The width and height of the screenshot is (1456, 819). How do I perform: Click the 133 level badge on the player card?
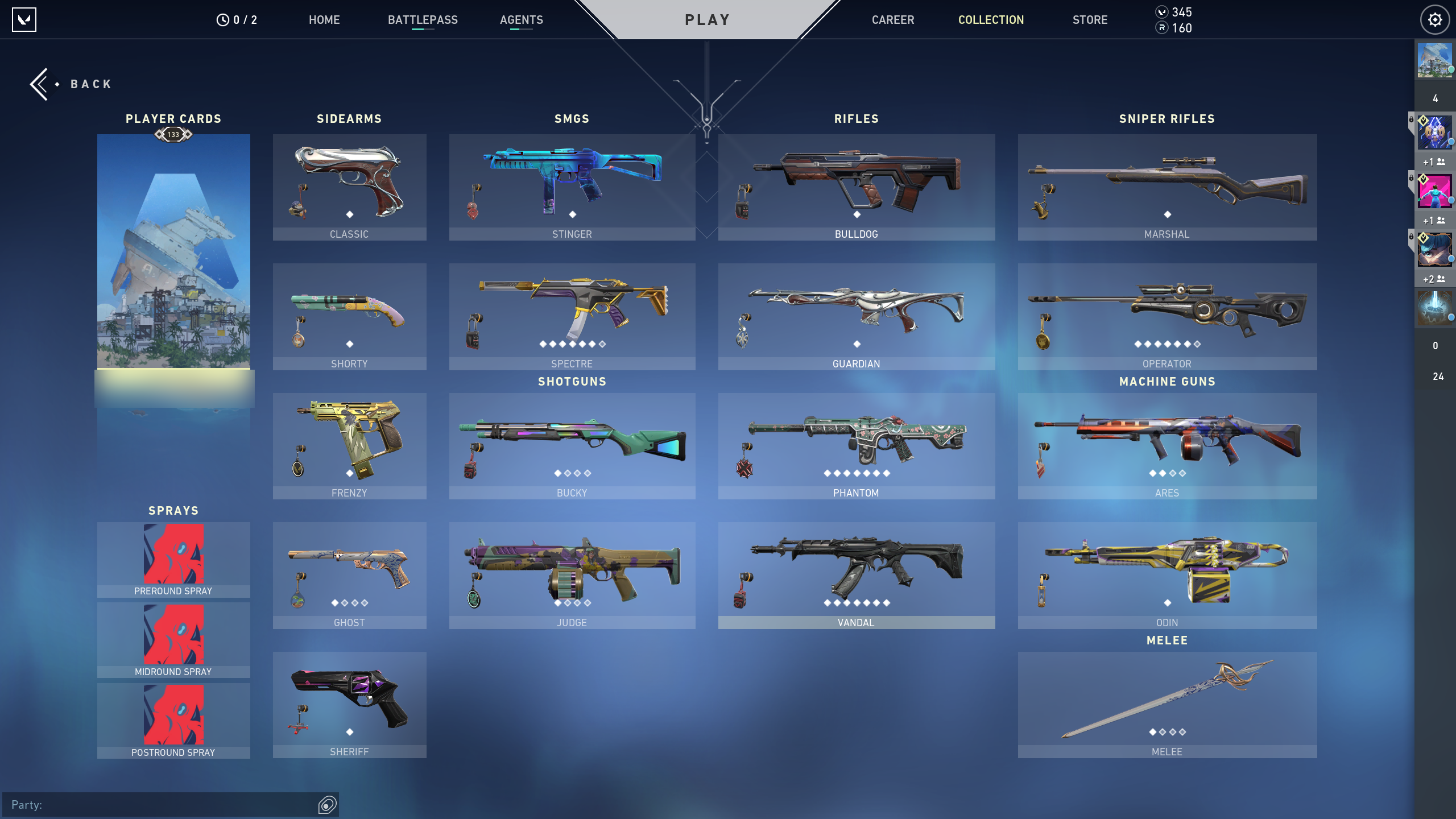tap(173, 135)
